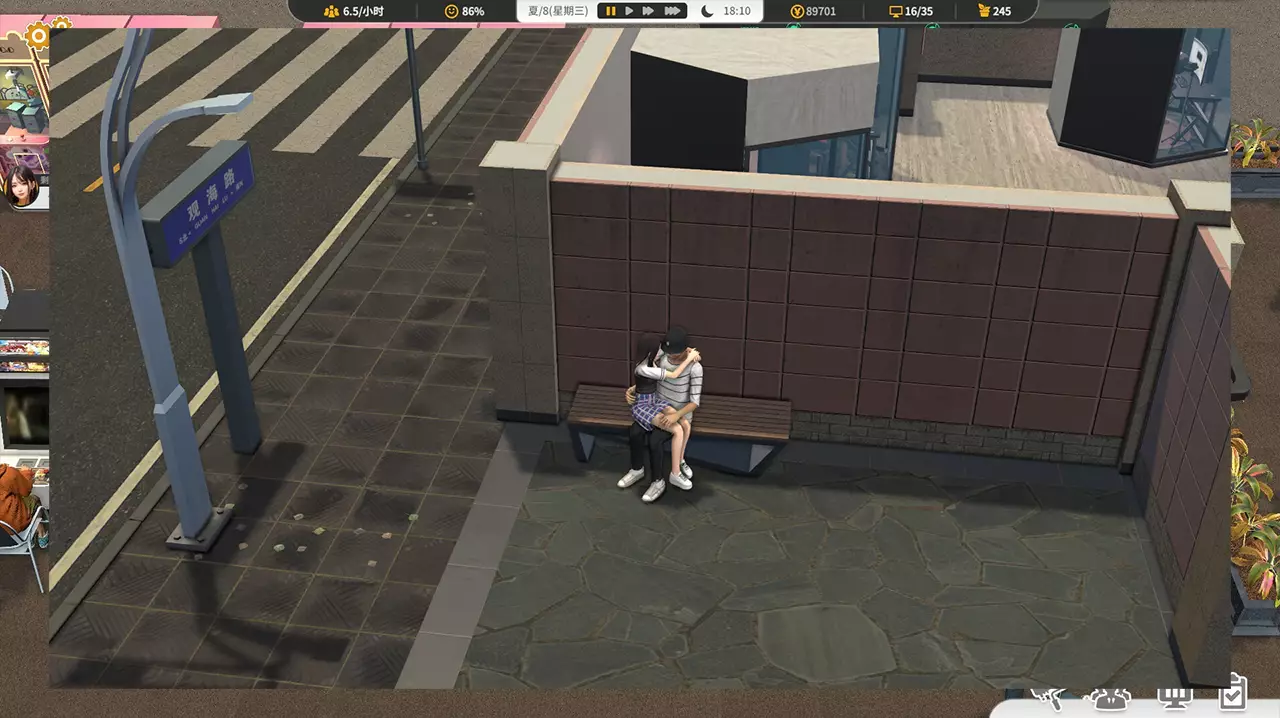Open the orange gear settings icon

coord(40,37)
